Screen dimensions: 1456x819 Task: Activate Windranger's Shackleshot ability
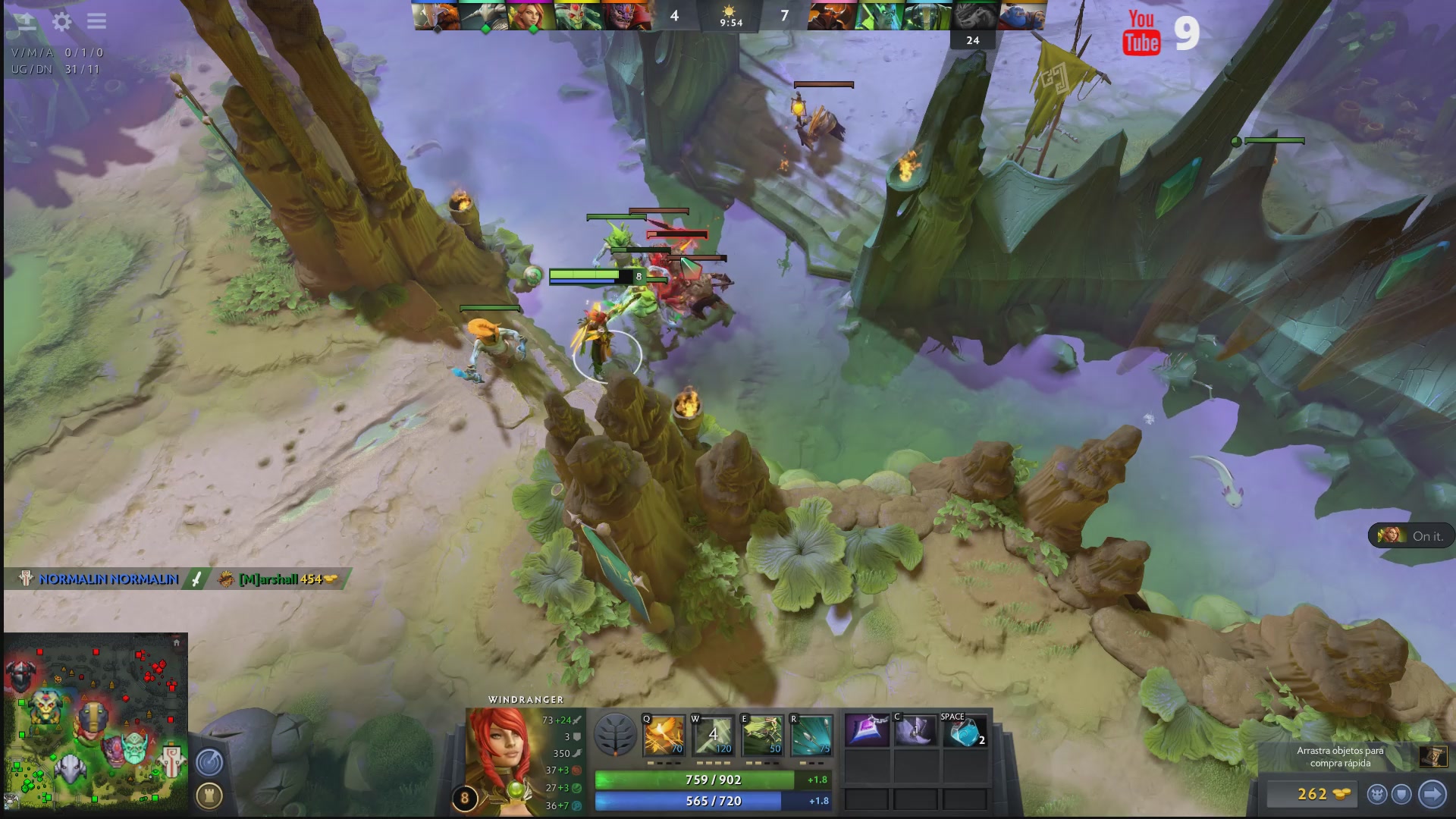pyautogui.click(x=664, y=736)
